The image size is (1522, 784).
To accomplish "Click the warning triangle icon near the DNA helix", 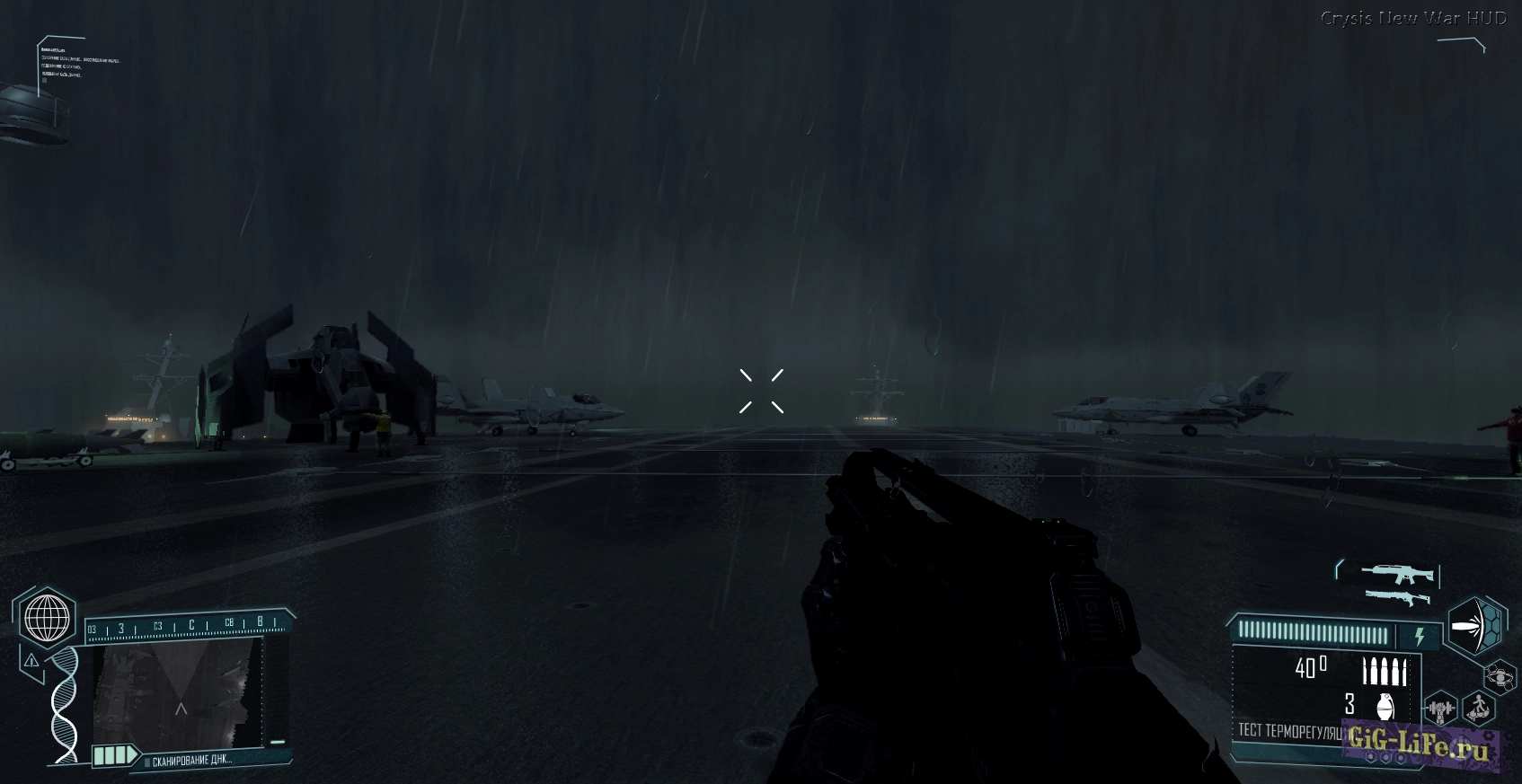I will click(x=31, y=662).
